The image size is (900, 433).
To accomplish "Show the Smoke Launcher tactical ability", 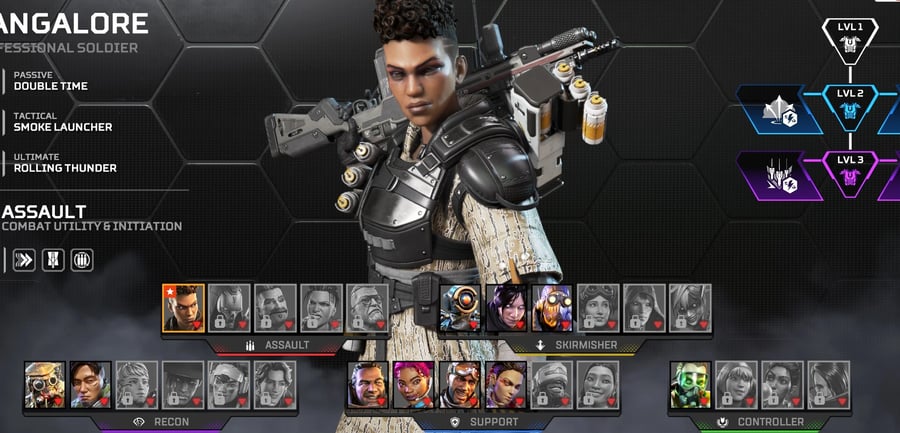I will (62, 122).
